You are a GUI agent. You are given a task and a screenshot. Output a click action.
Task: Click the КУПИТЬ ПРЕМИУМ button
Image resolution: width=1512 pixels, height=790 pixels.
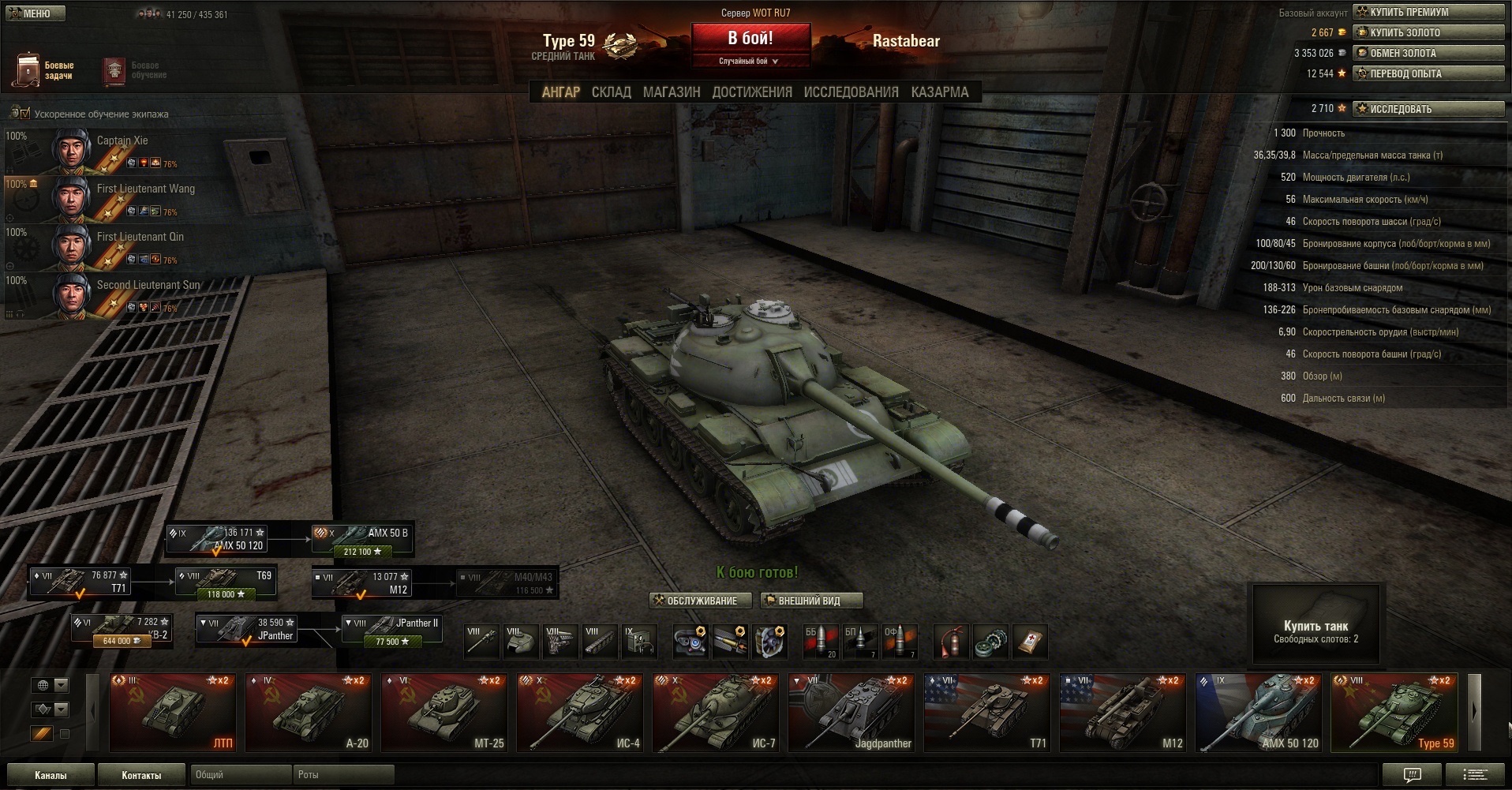pos(1428,12)
